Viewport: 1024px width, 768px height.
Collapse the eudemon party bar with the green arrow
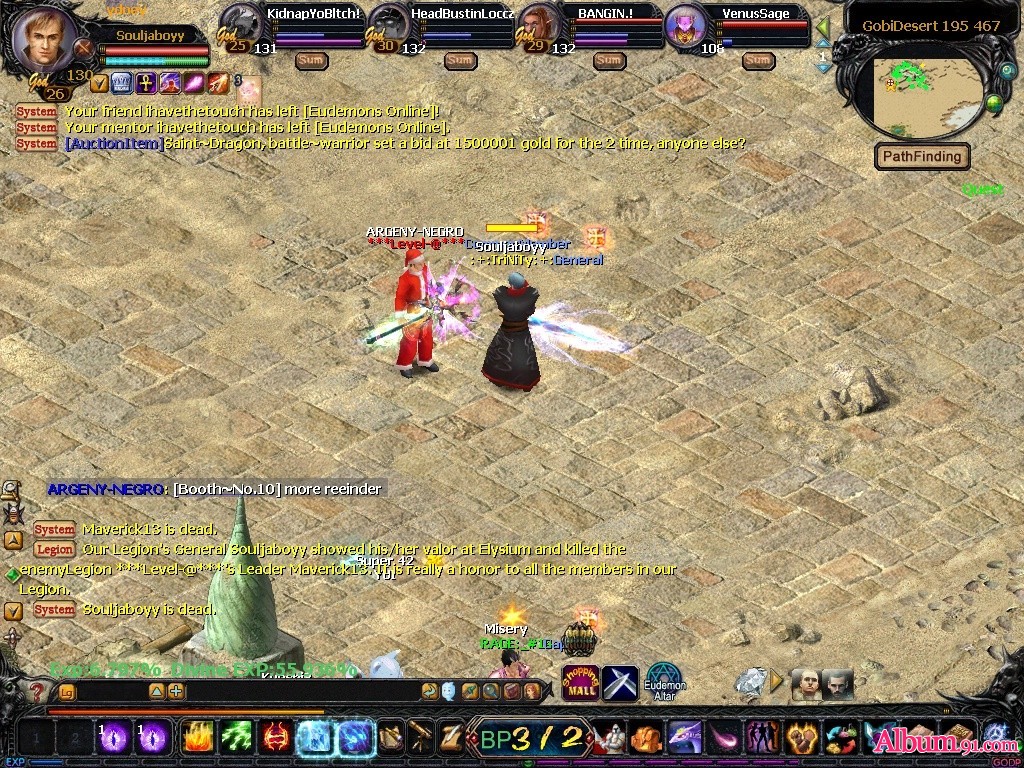[823, 27]
